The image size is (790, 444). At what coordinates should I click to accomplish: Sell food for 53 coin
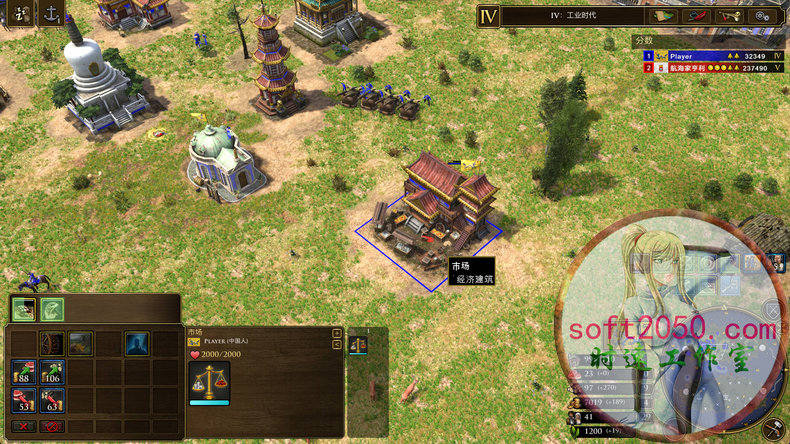(x=24, y=400)
